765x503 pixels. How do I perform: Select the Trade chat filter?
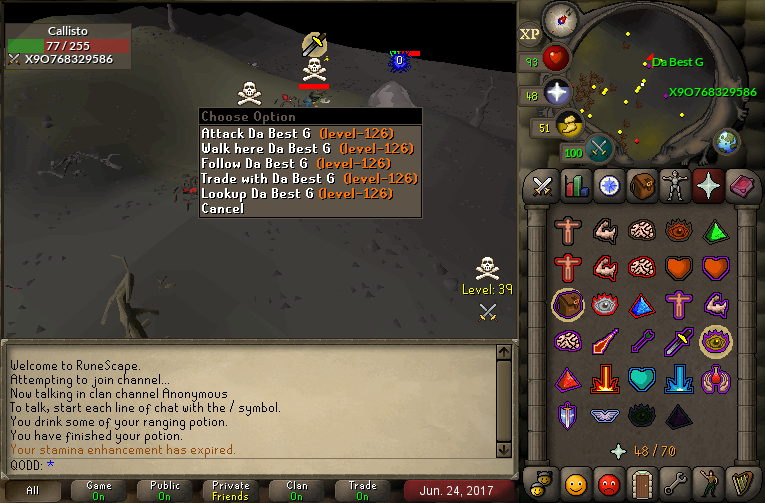(362, 490)
